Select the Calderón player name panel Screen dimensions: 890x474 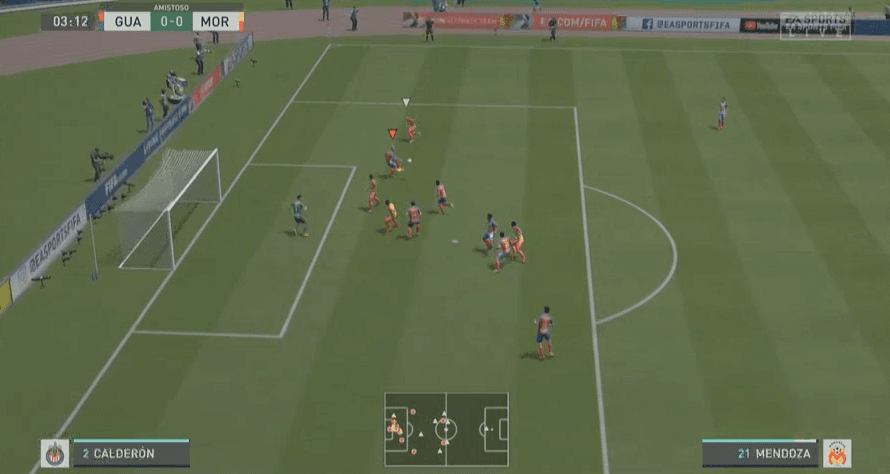130,453
